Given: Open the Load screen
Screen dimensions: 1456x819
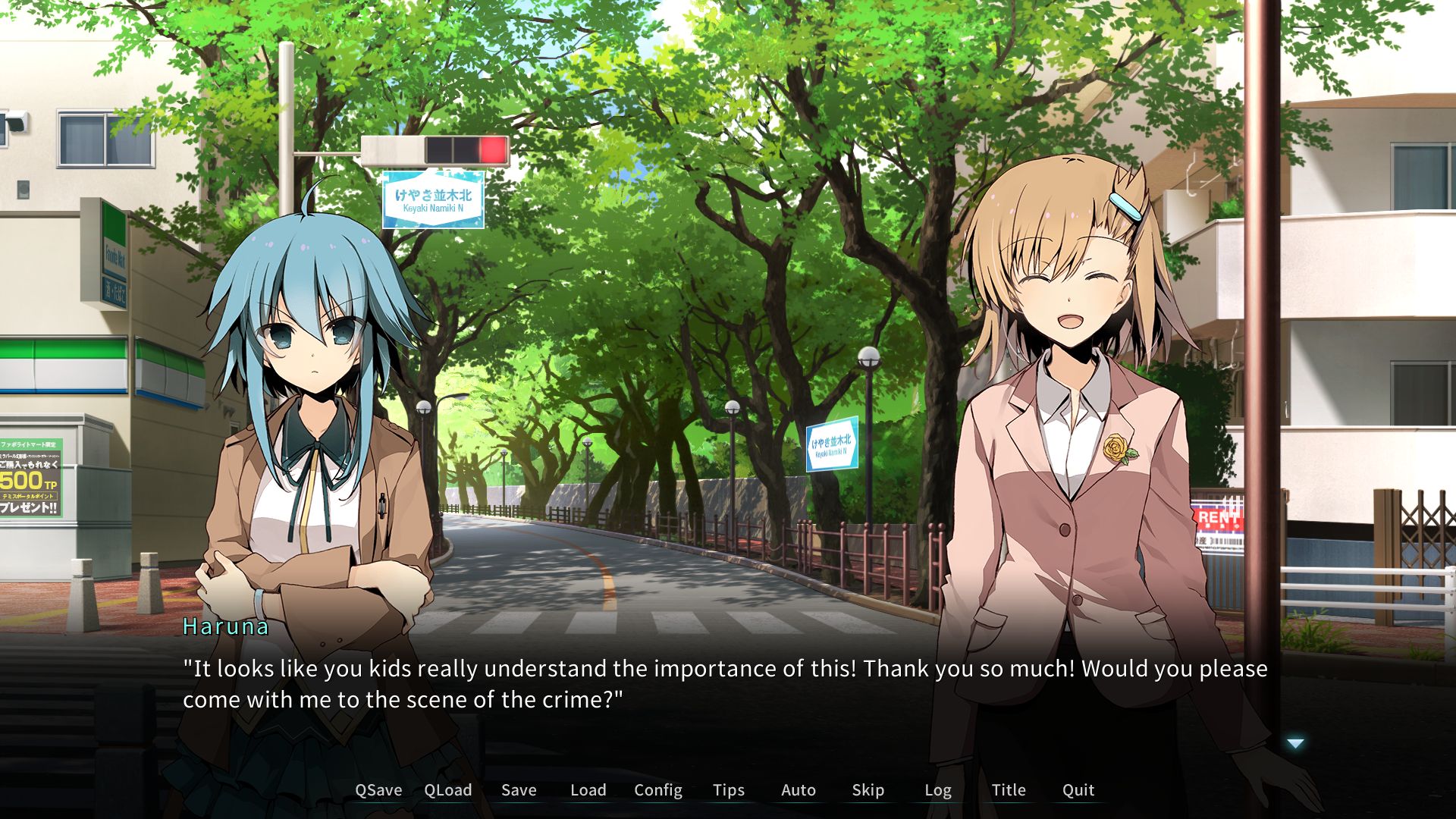Looking at the screenshot, I should tap(588, 790).
